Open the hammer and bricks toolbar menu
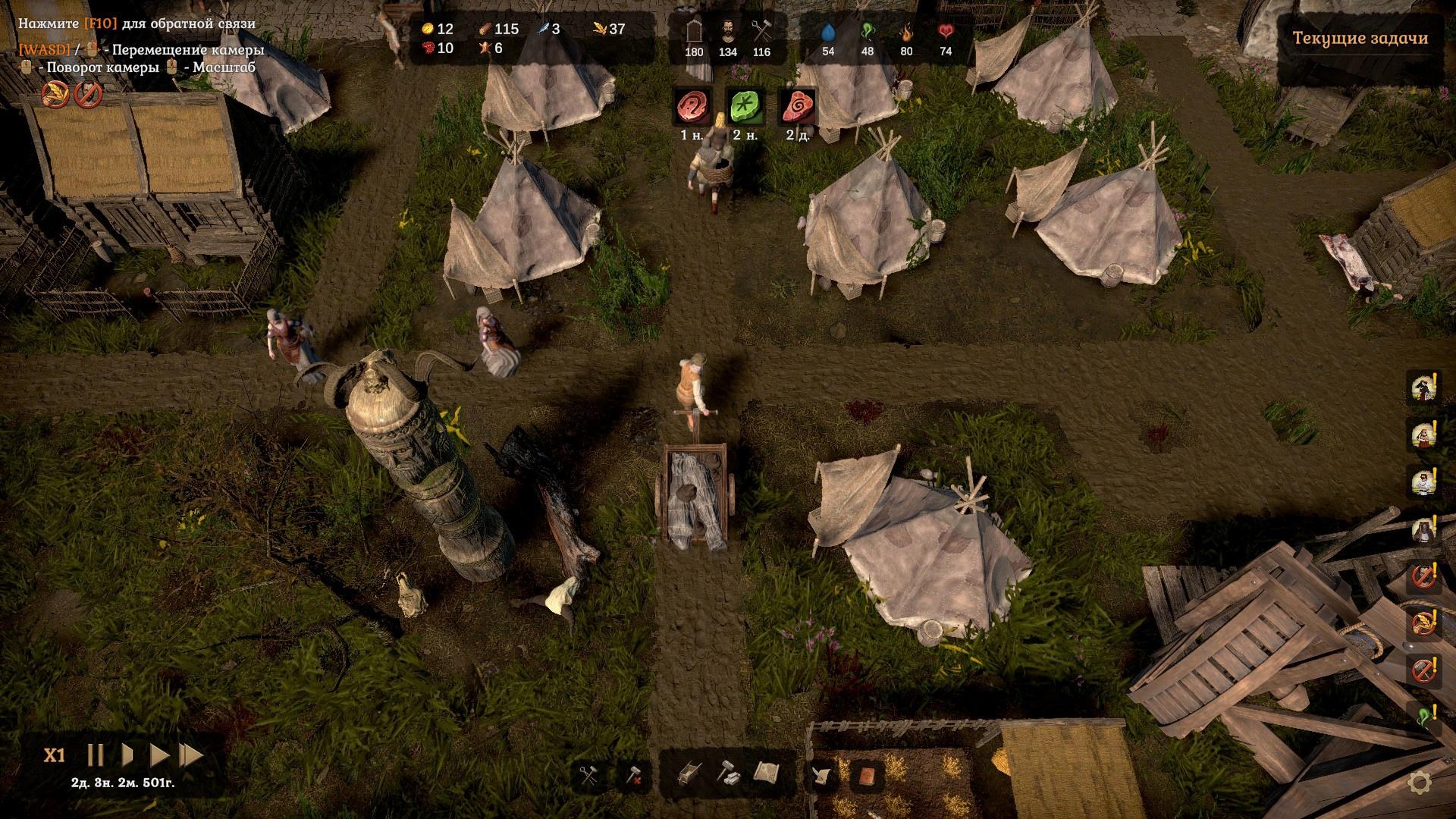The image size is (1456, 819). pyautogui.click(x=727, y=774)
